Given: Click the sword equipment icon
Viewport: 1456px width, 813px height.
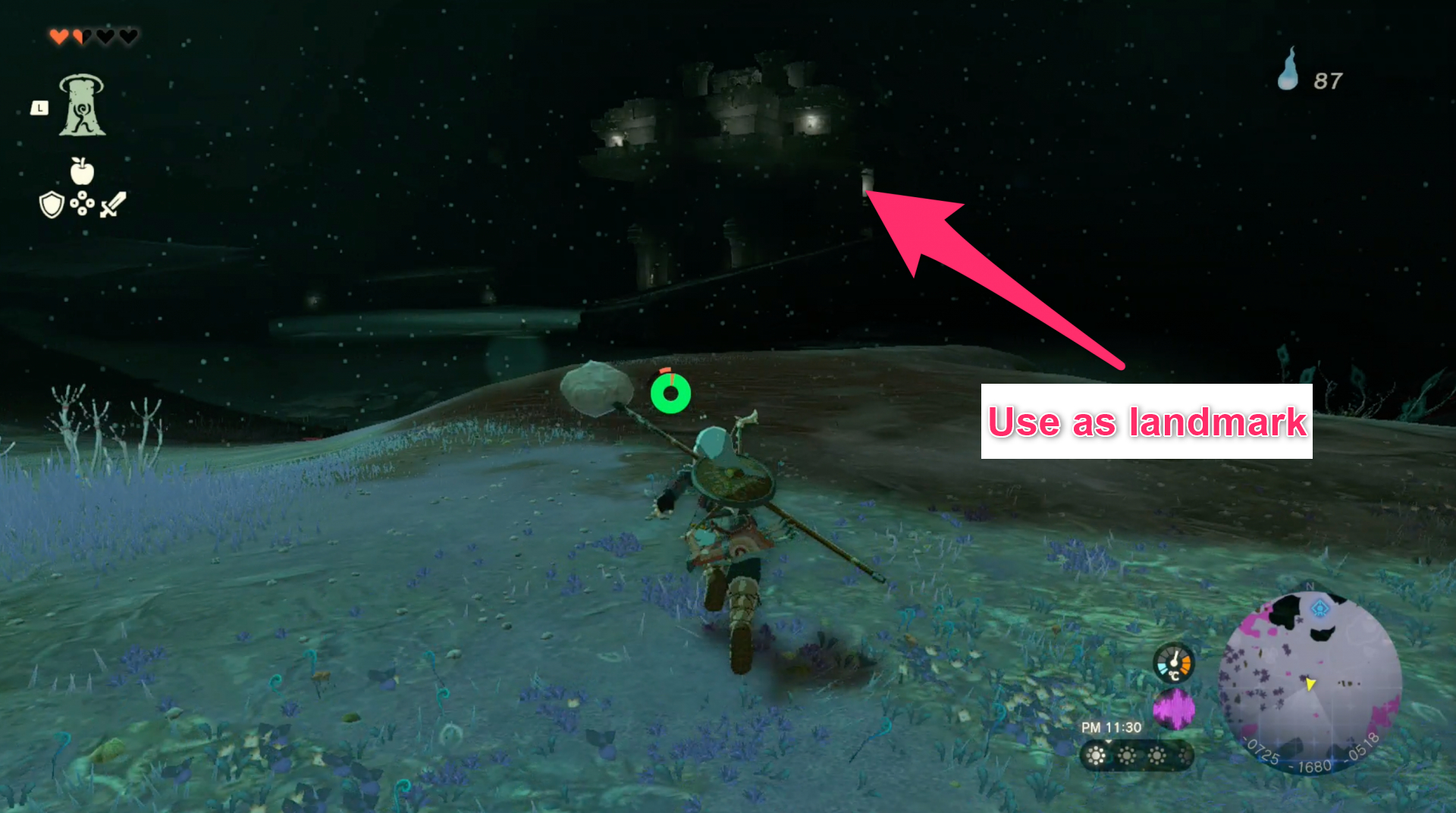Looking at the screenshot, I should point(112,205).
